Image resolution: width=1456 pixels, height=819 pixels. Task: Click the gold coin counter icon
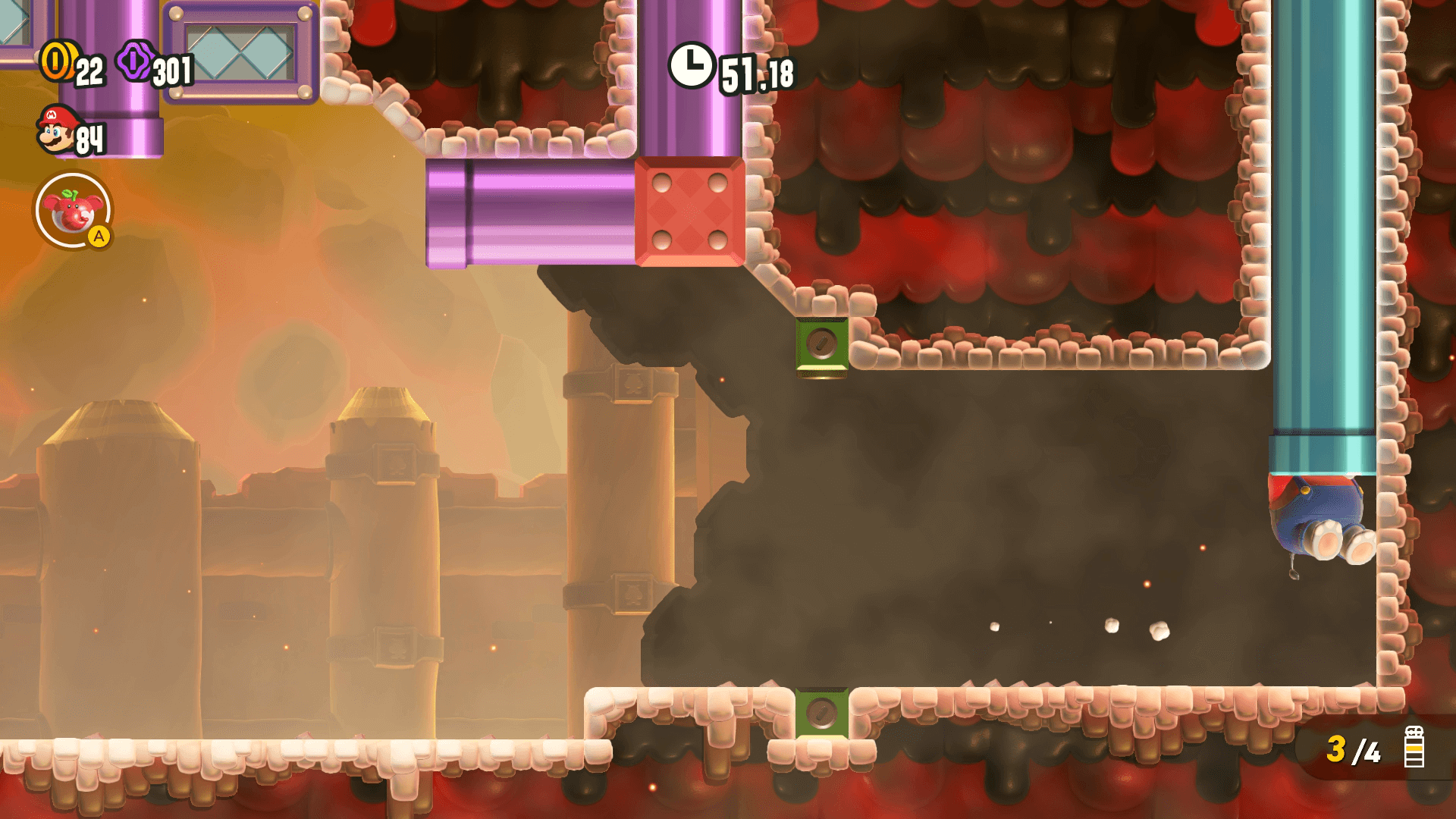tap(57, 61)
